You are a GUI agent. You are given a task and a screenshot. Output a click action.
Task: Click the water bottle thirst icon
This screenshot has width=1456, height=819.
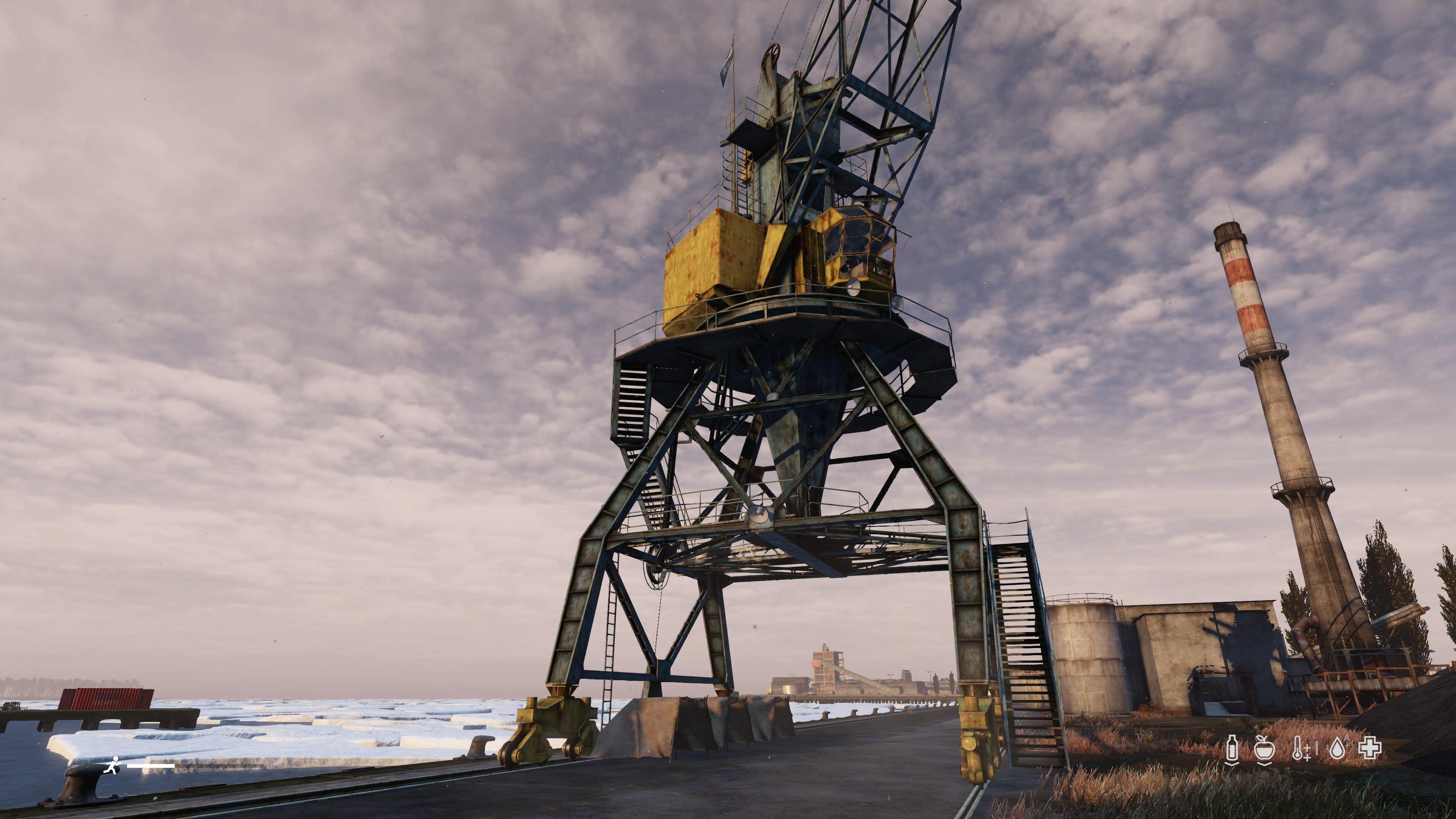tap(1232, 749)
